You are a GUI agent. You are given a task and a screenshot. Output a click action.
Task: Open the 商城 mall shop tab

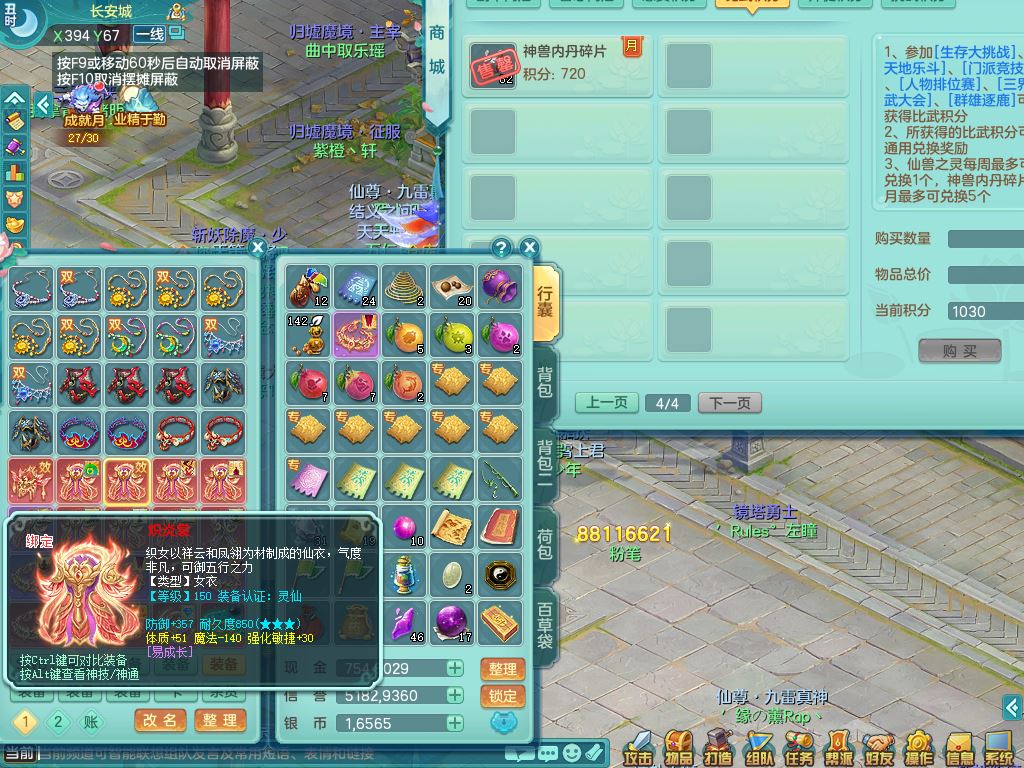[437, 50]
